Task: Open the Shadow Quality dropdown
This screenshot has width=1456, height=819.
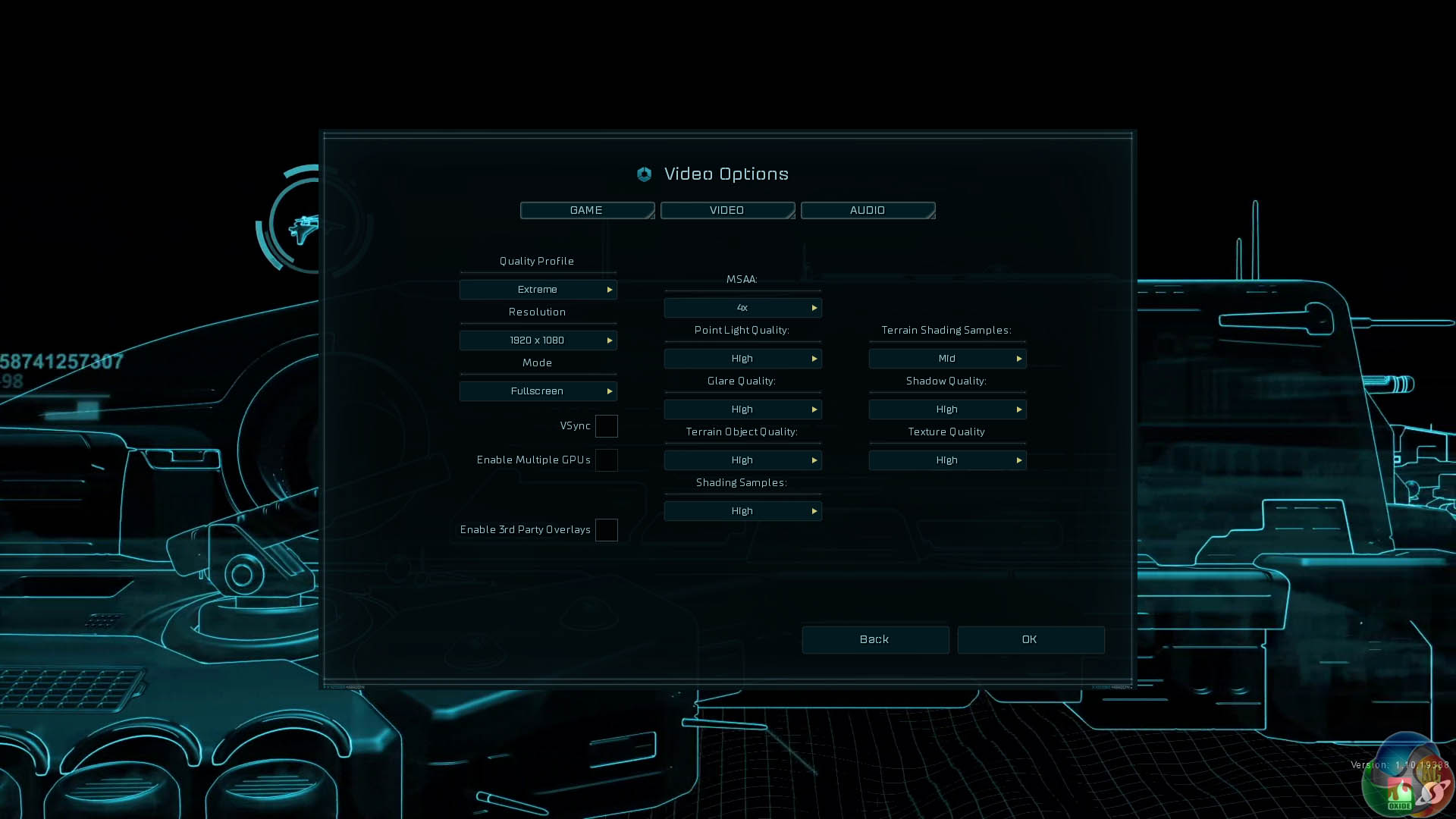Action: pos(947,409)
